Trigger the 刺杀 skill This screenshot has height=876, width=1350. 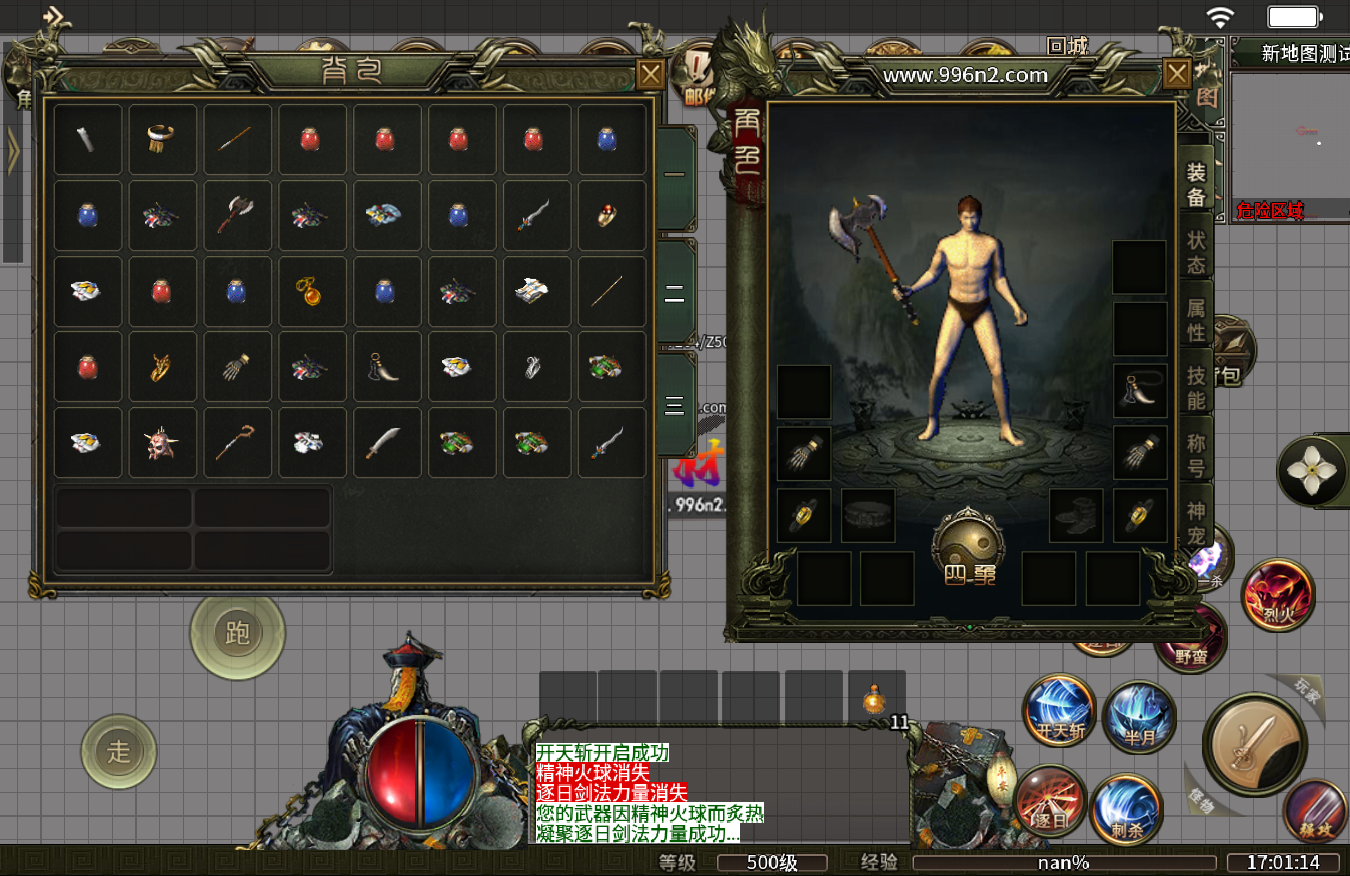1126,808
